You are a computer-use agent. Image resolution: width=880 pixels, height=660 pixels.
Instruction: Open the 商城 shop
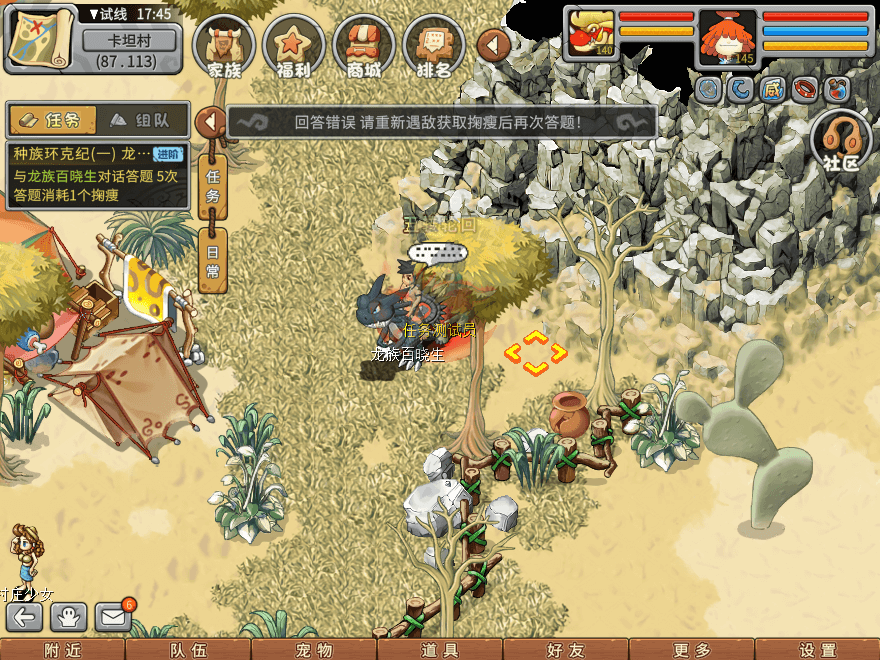[364, 46]
